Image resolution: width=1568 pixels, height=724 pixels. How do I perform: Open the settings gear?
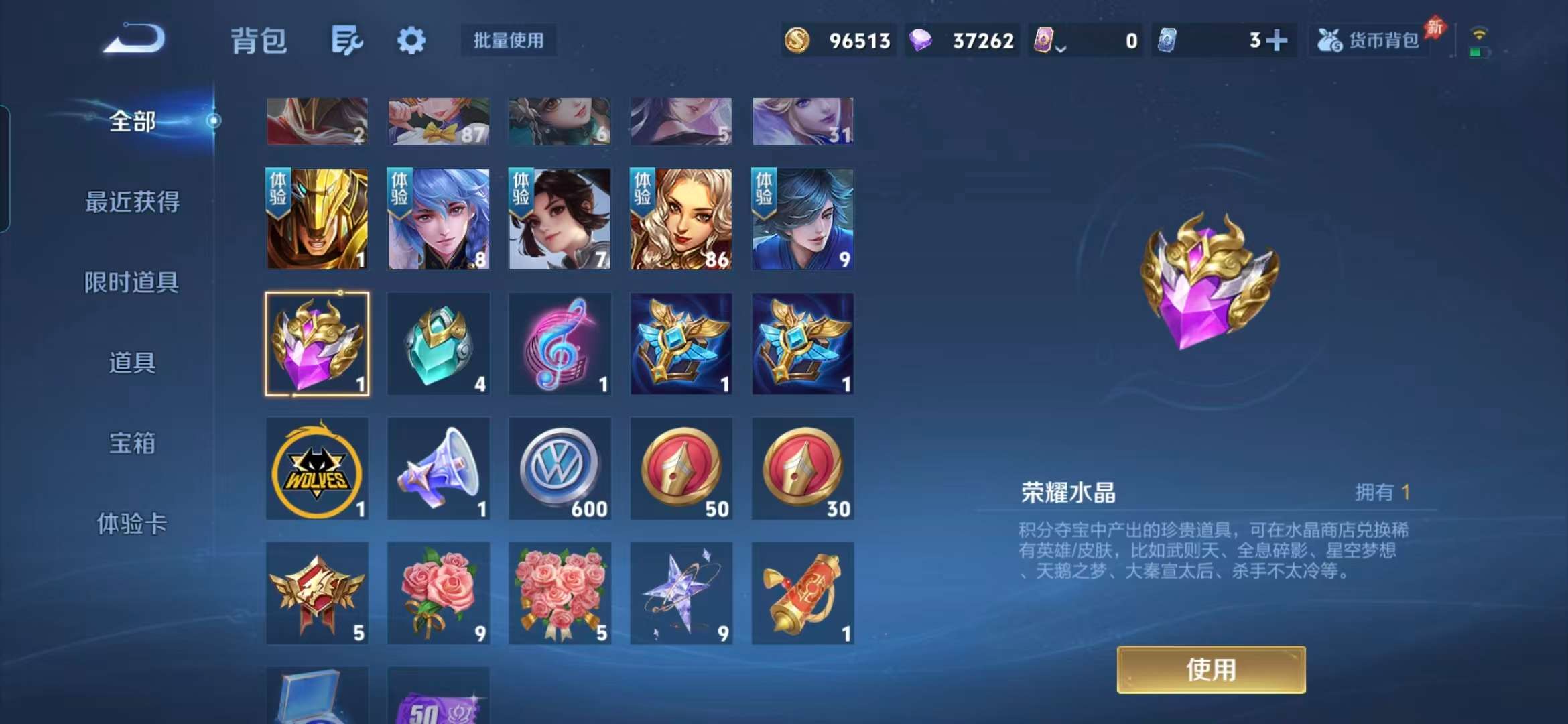(411, 40)
